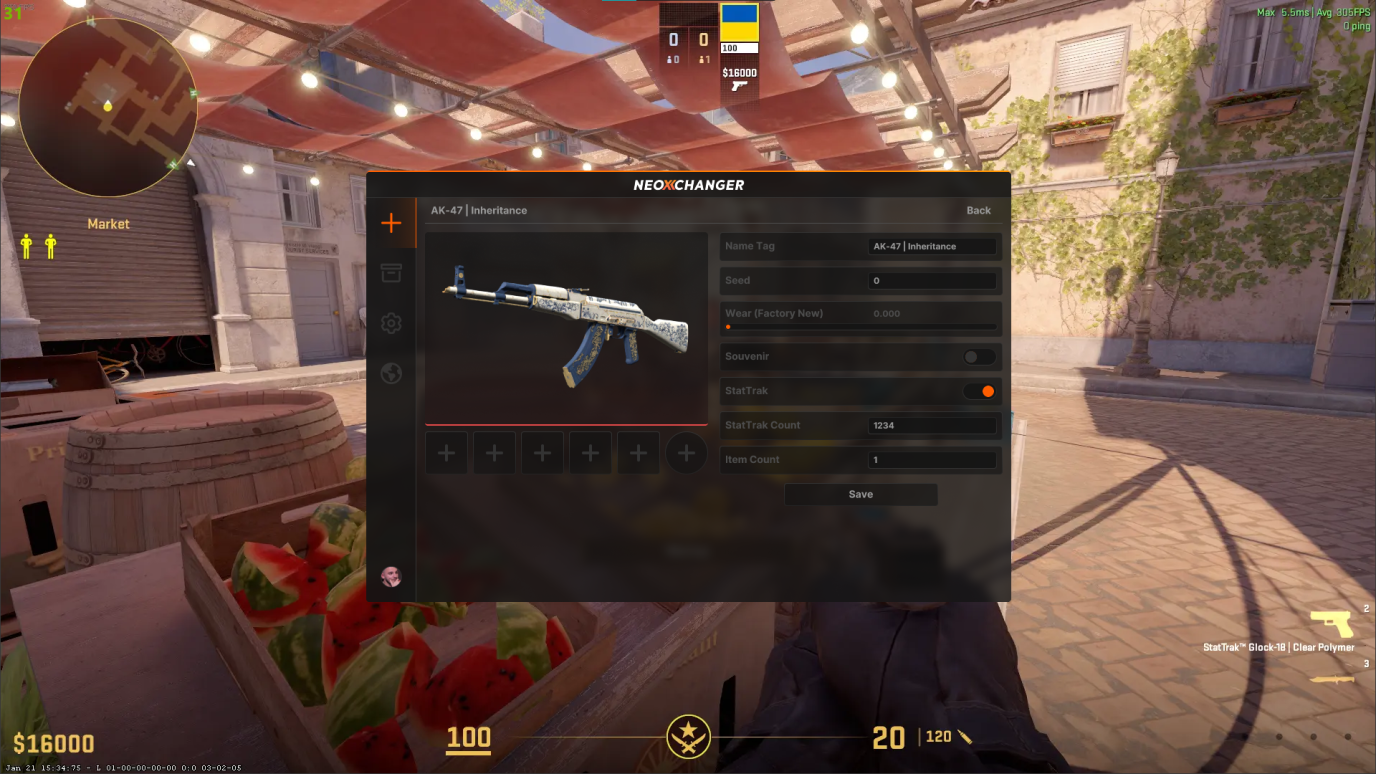This screenshot has width=1376, height=774.
Task: Adjust the Wear slider
Action: click(860, 327)
